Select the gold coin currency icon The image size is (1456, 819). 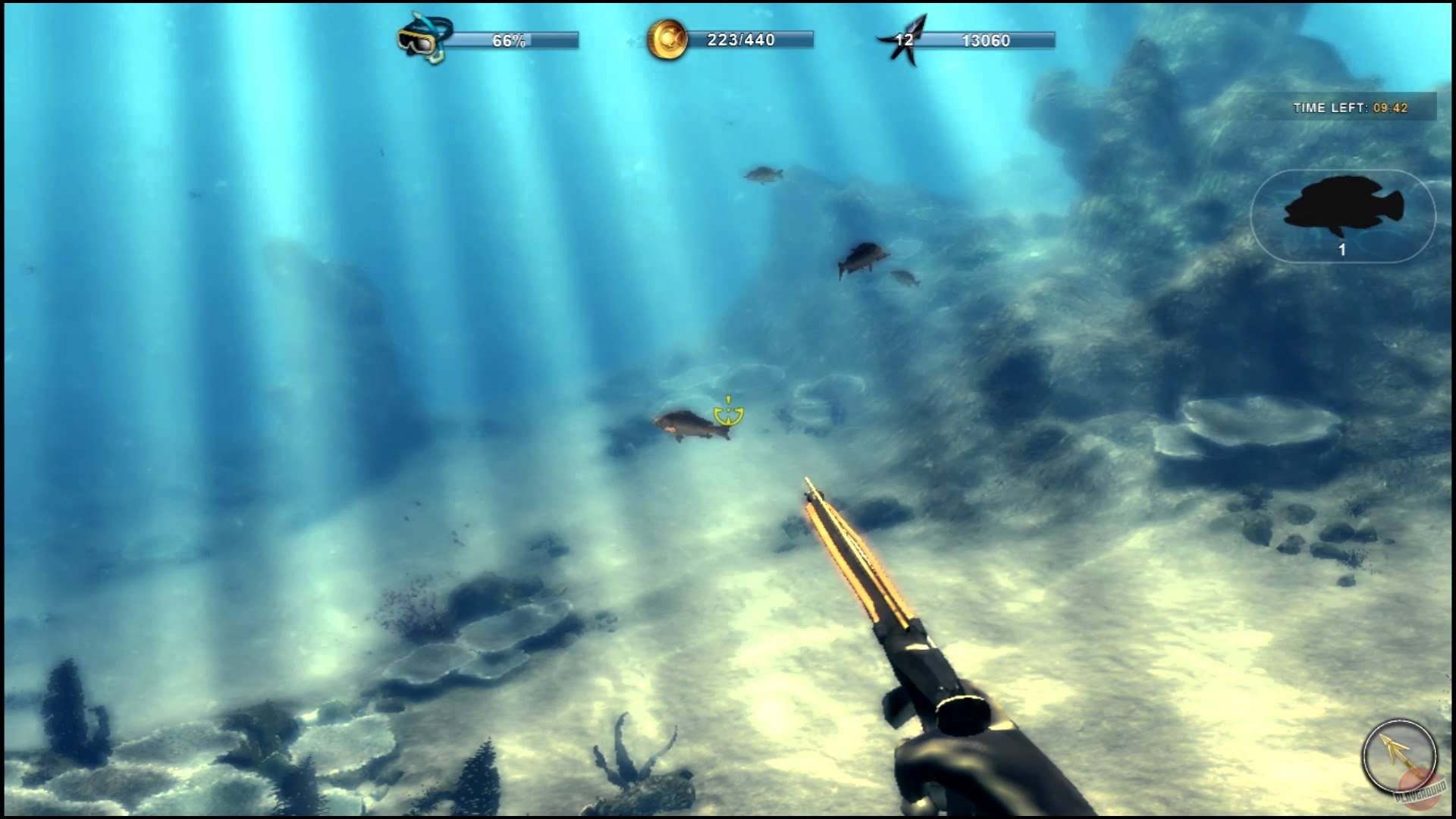666,39
